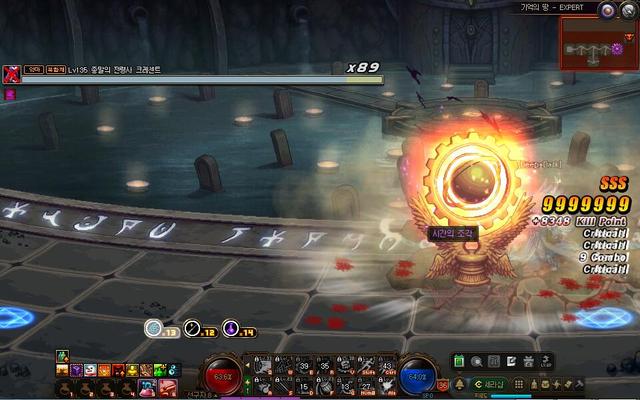Click the magnifier icon in the bottom-right menu row
This screenshot has width=640, height=400.
(x=477, y=361)
